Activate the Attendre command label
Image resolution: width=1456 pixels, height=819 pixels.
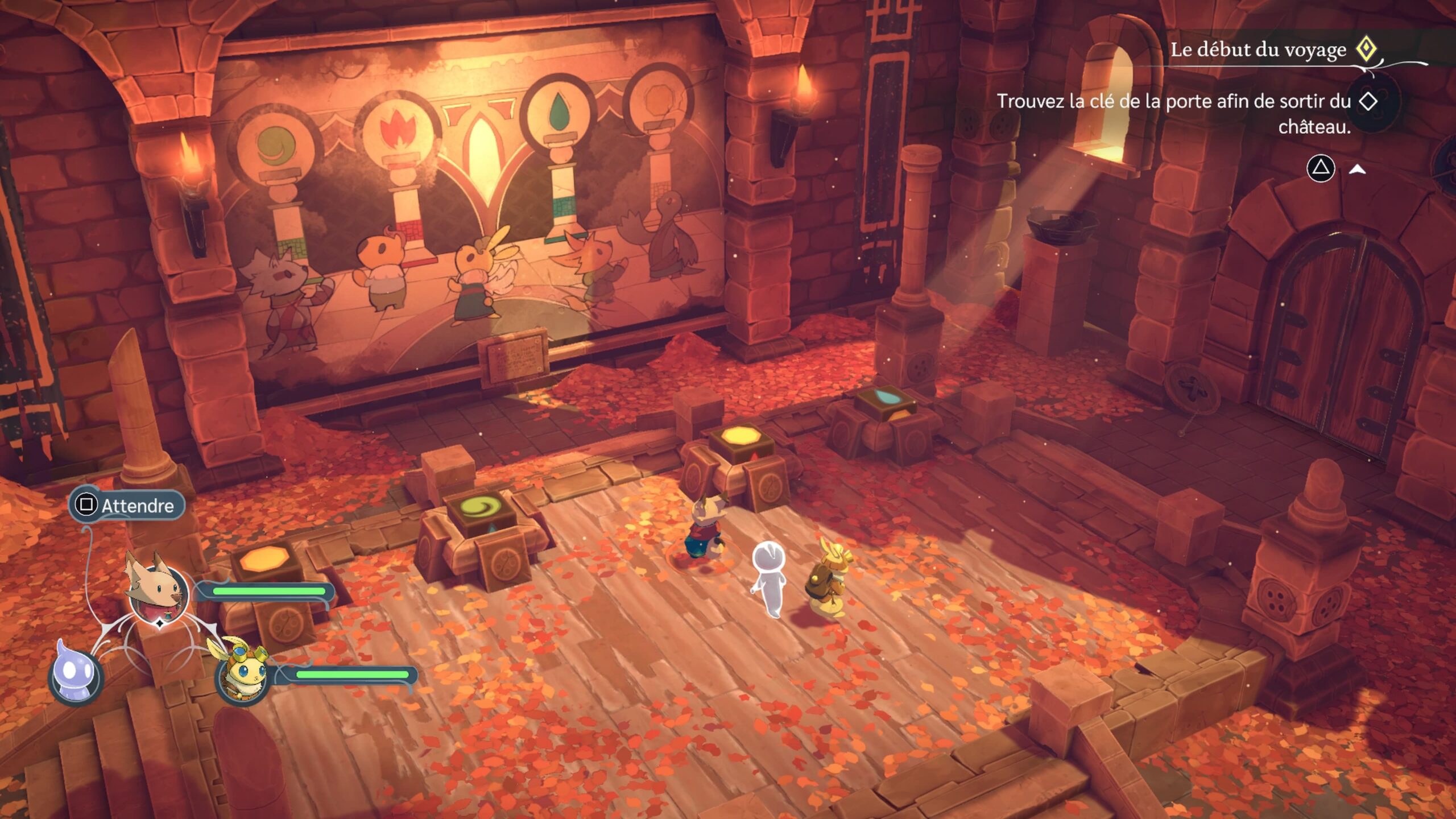click(127, 505)
